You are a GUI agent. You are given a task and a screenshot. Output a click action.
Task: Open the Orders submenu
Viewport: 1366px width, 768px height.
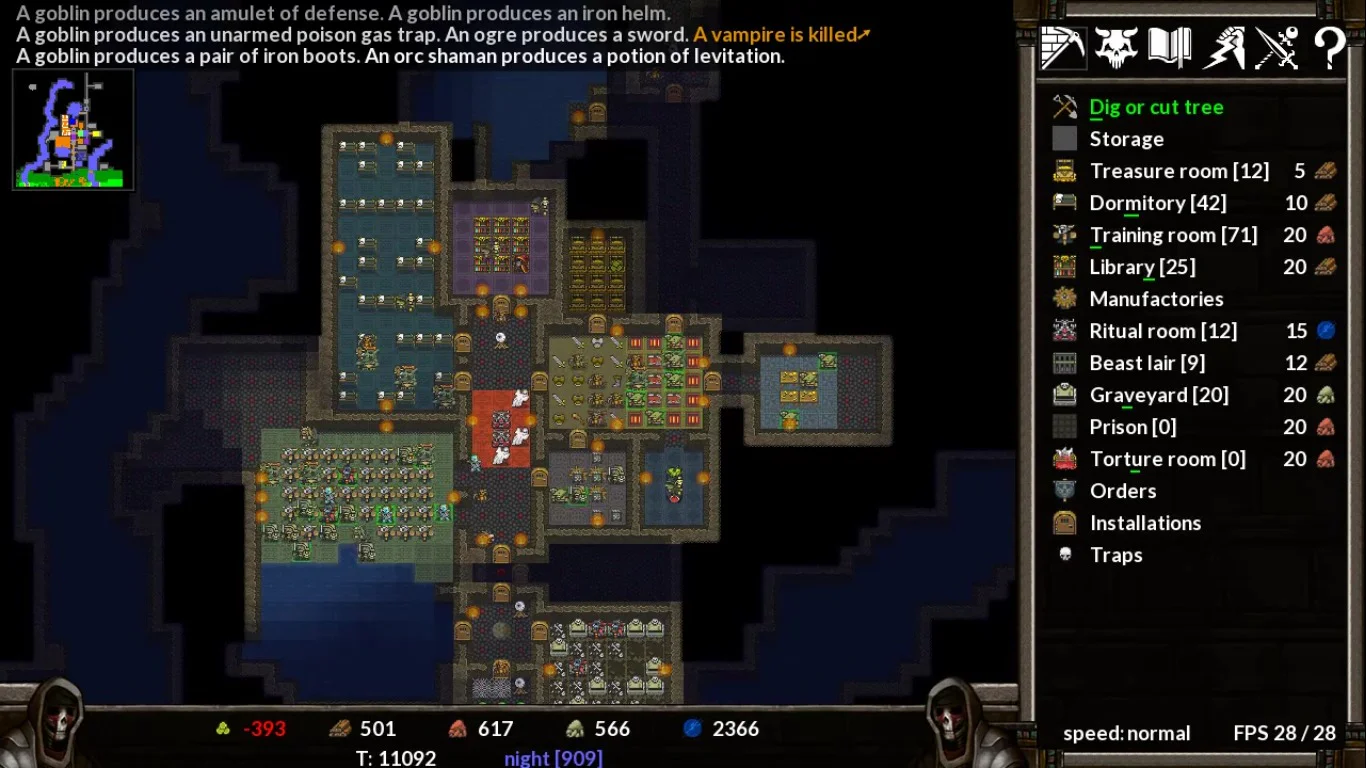1122,491
